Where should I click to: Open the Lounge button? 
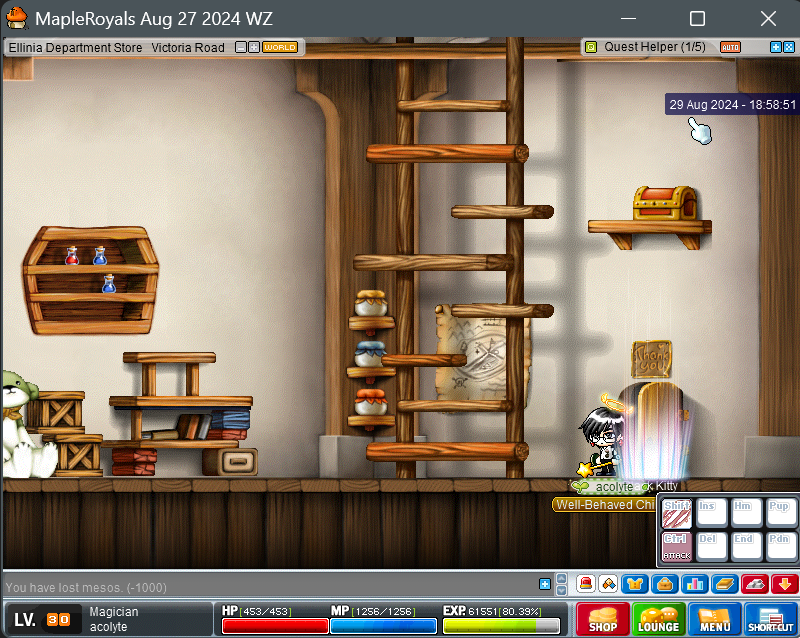(x=659, y=619)
